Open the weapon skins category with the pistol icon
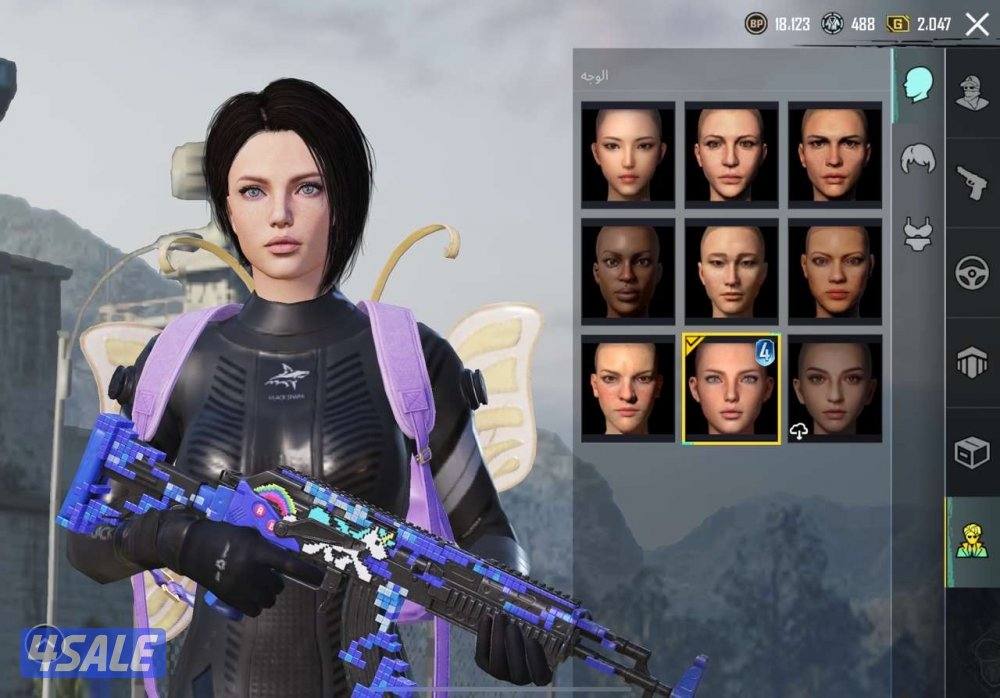Screen dimensions: 1000x698 pyautogui.click(x=972, y=183)
